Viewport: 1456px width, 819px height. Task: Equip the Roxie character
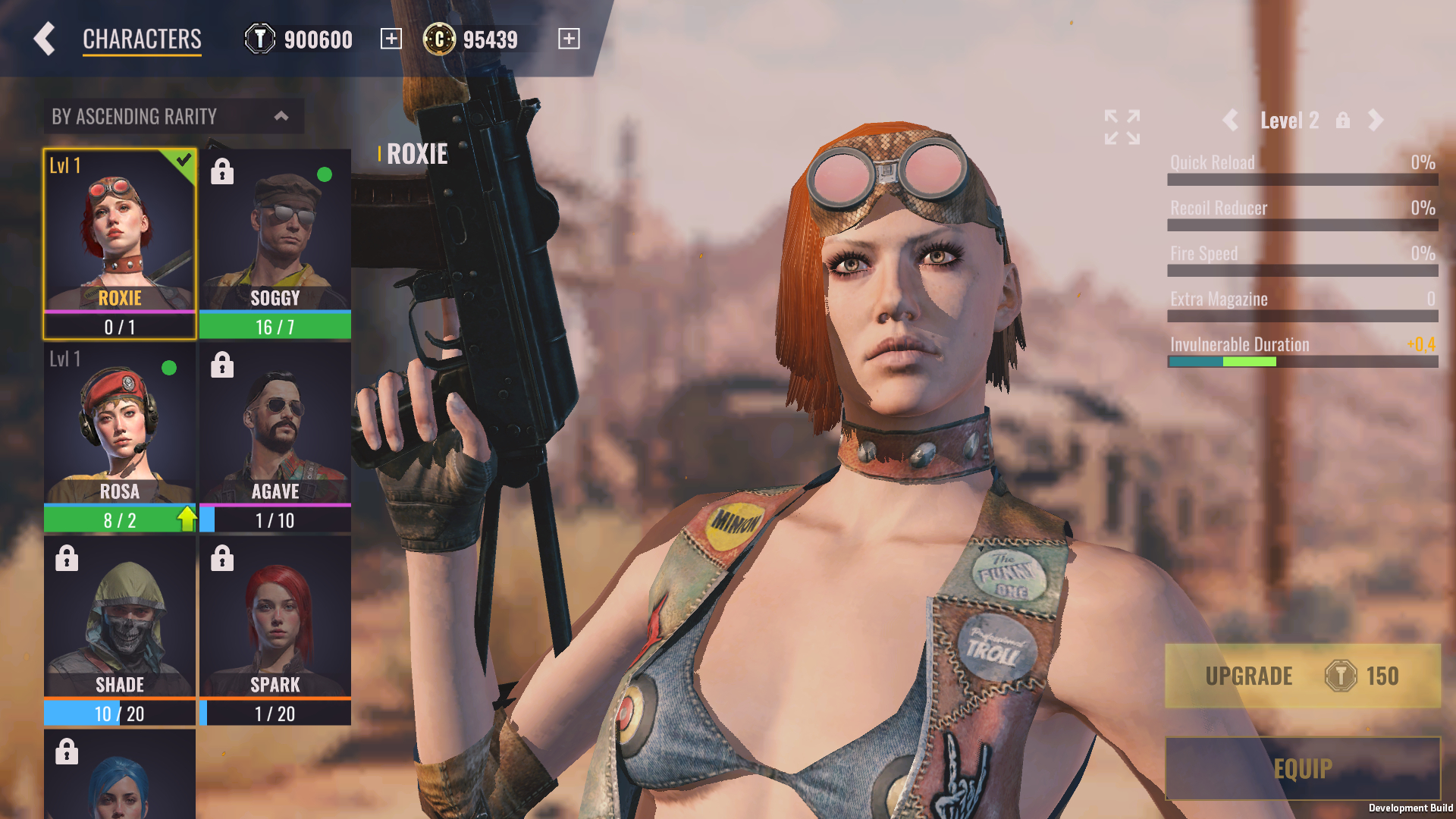tap(1302, 768)
